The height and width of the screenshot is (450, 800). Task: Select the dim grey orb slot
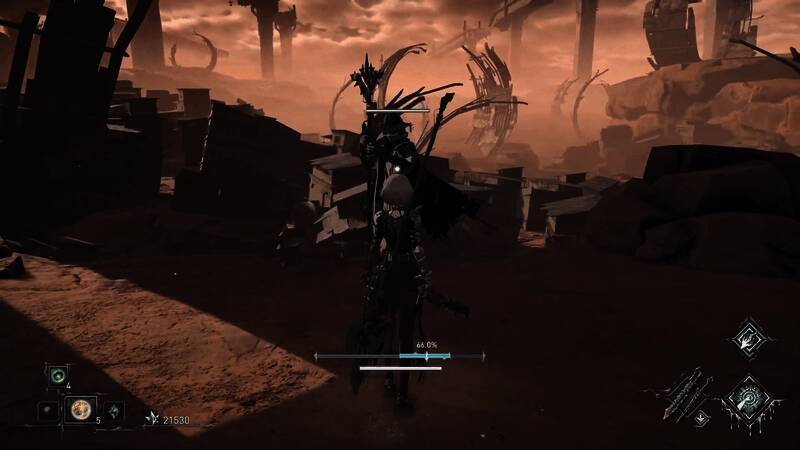46,410
